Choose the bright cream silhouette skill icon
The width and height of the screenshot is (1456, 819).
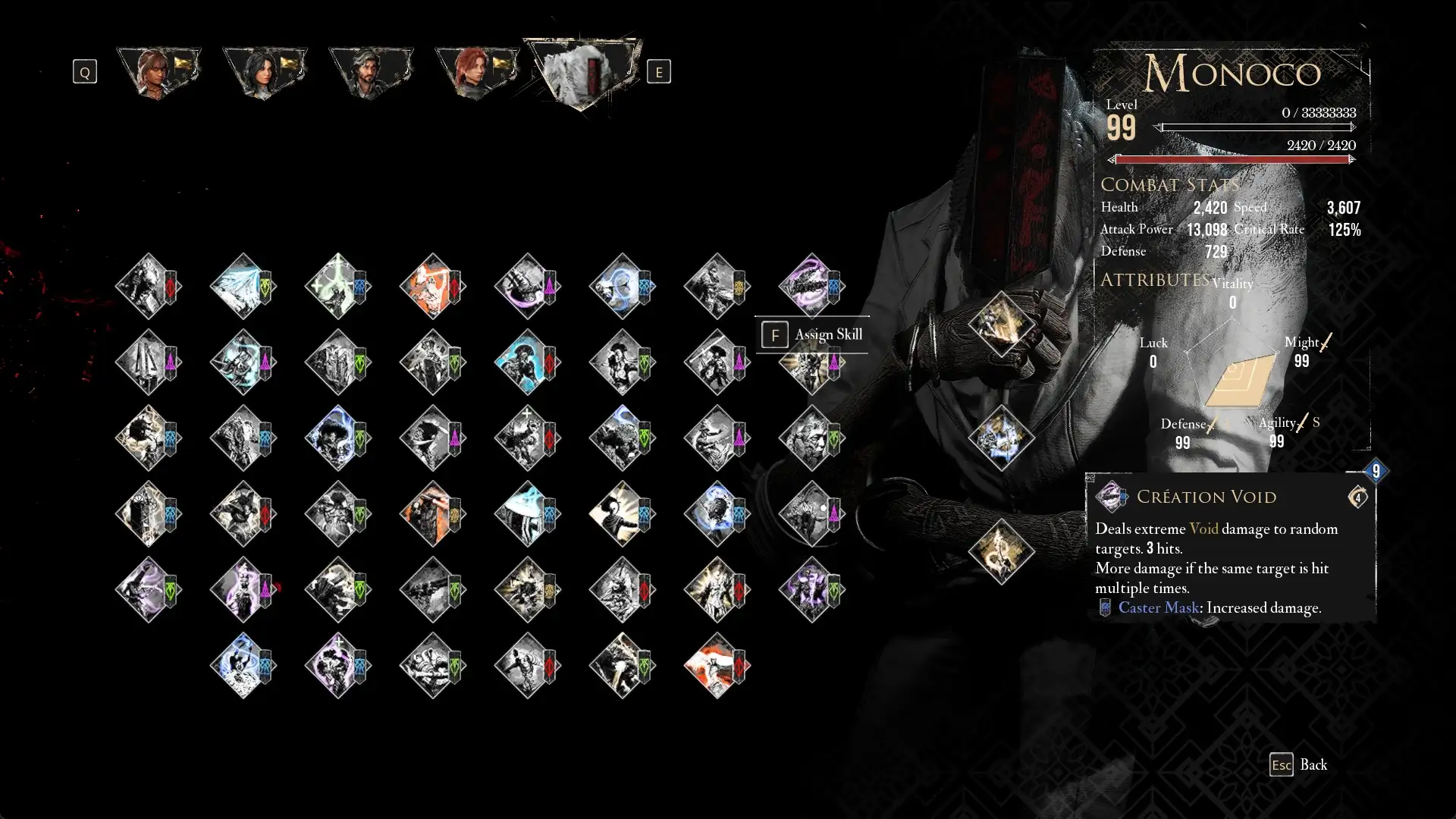[x=622, y=513]
